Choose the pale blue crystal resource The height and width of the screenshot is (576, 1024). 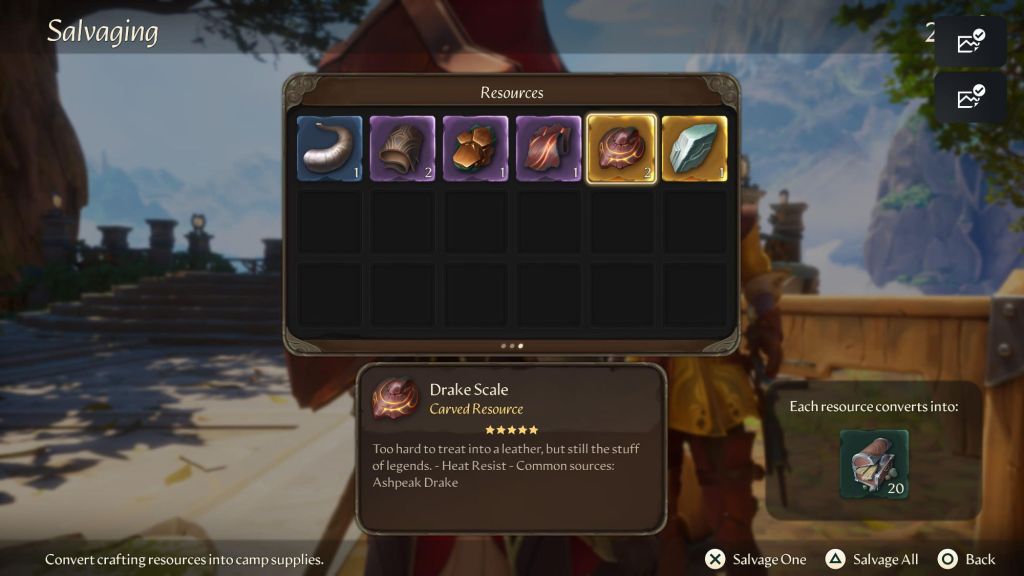coord(694,149)
